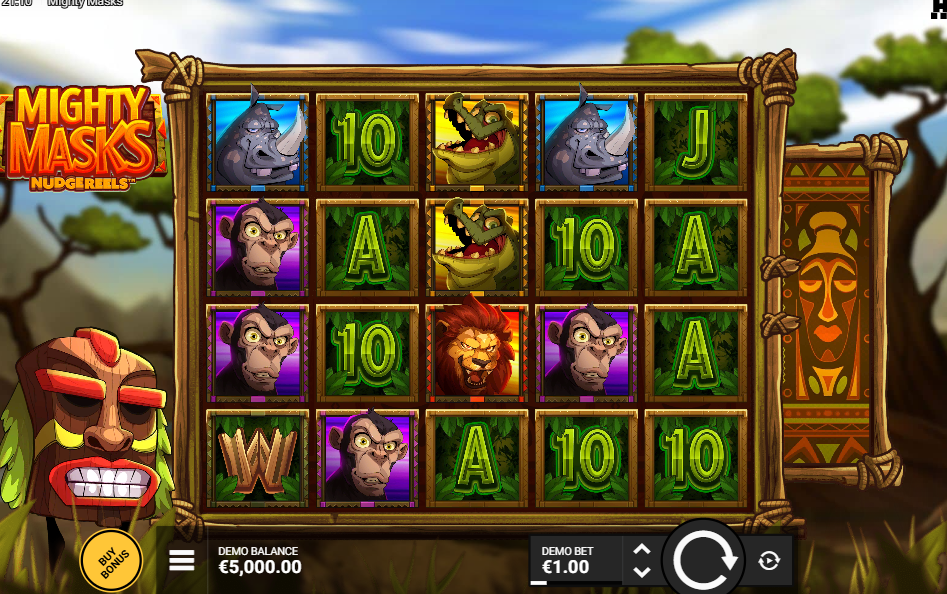Spin the reels with the circular arrow
The image size is (947, 594).
(x=705, y=560)
